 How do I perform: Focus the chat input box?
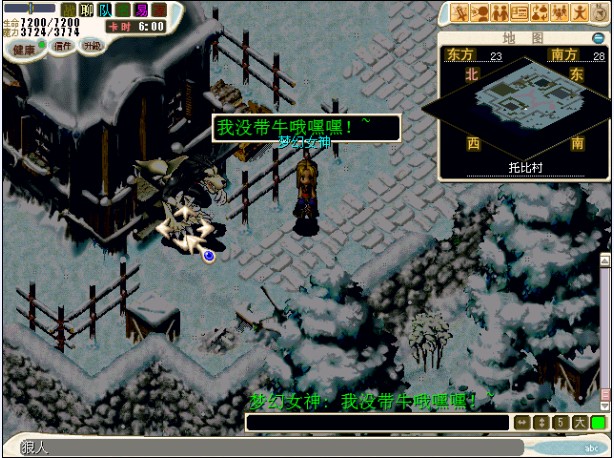click(x=378, y=423)
